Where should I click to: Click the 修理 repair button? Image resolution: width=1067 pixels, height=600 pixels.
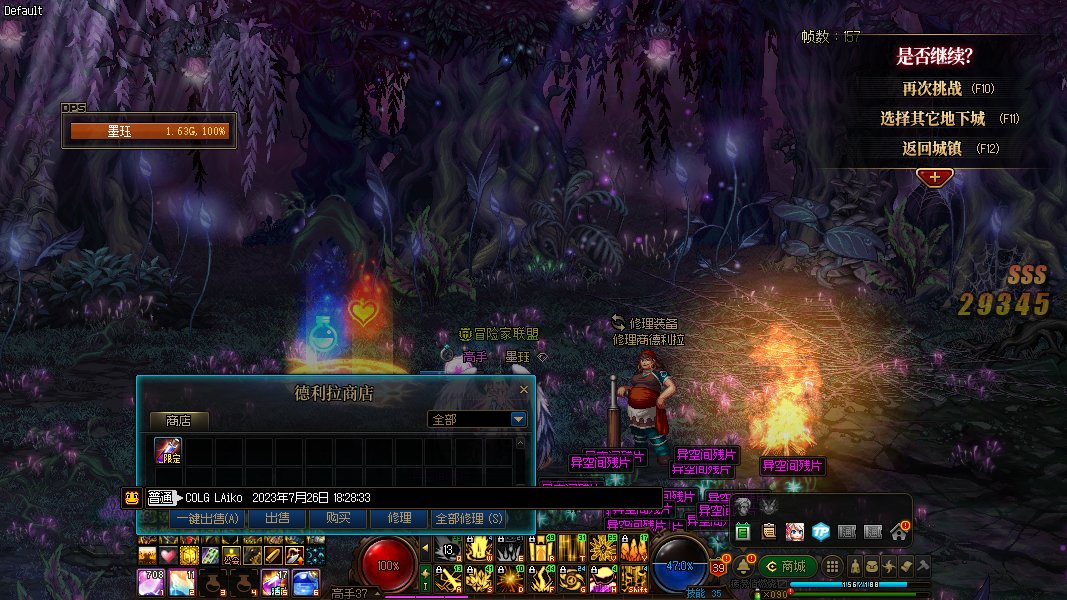[x=398, y=518]
